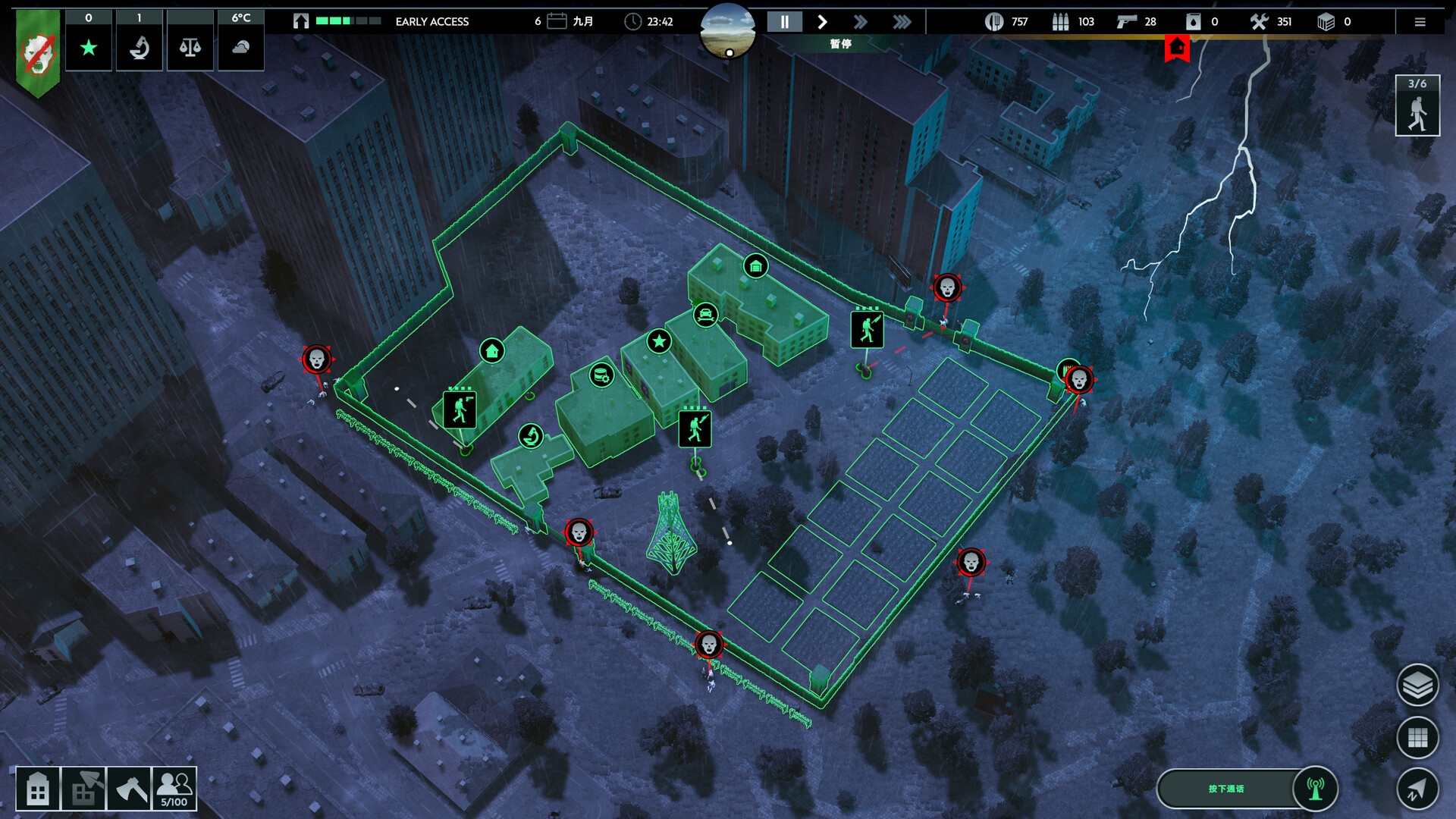Show the weather forecast cloud panel
1456x819 pixels.
(241, 48)
